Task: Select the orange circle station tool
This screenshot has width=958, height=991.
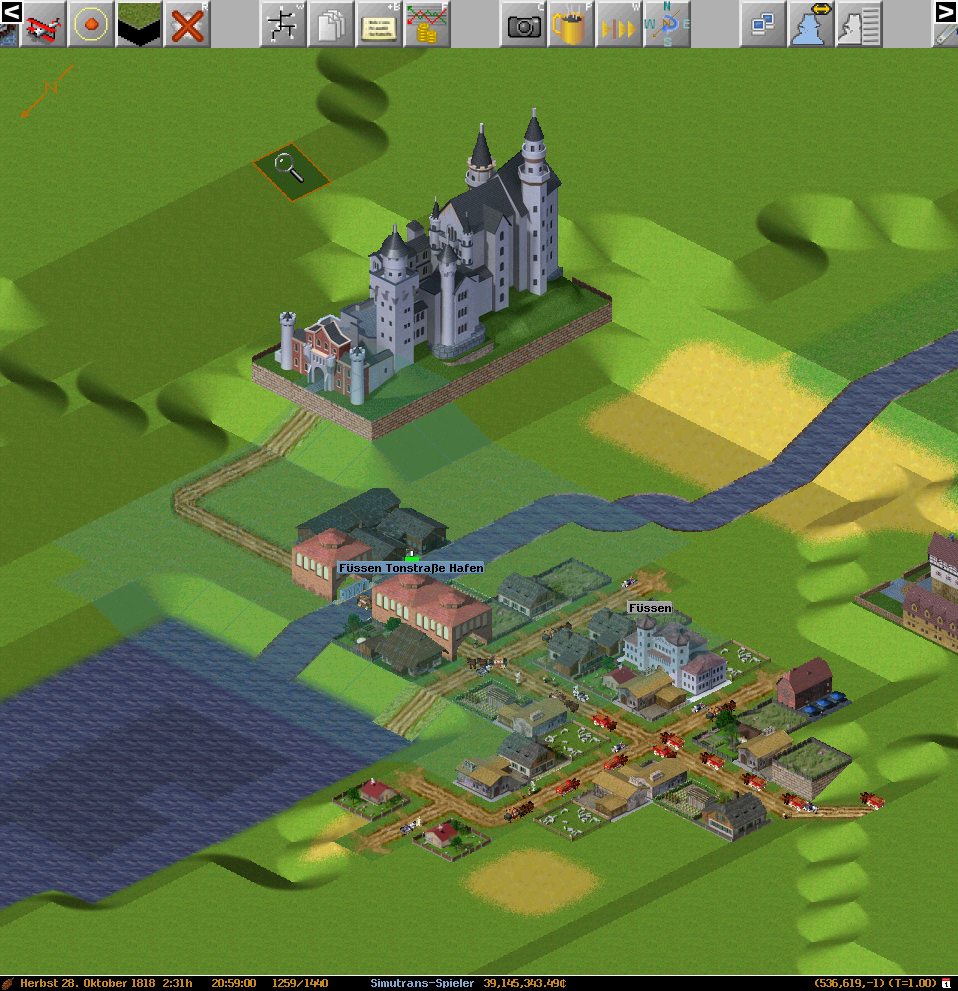Action: pos(91,25)
